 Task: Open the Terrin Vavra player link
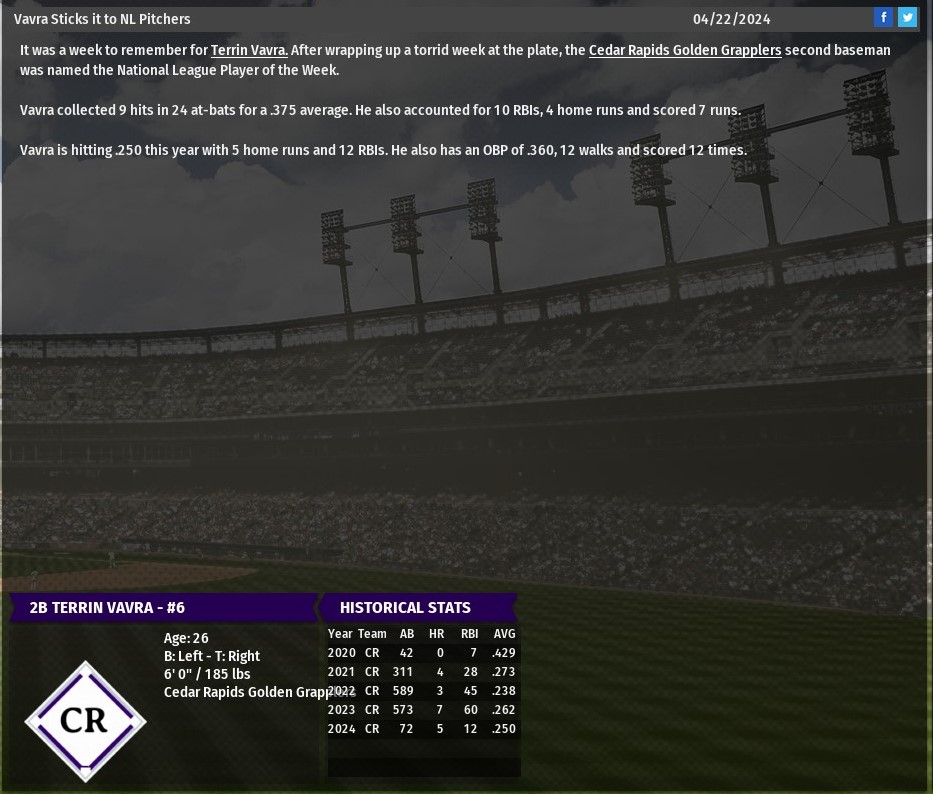[x=249, y=50]
